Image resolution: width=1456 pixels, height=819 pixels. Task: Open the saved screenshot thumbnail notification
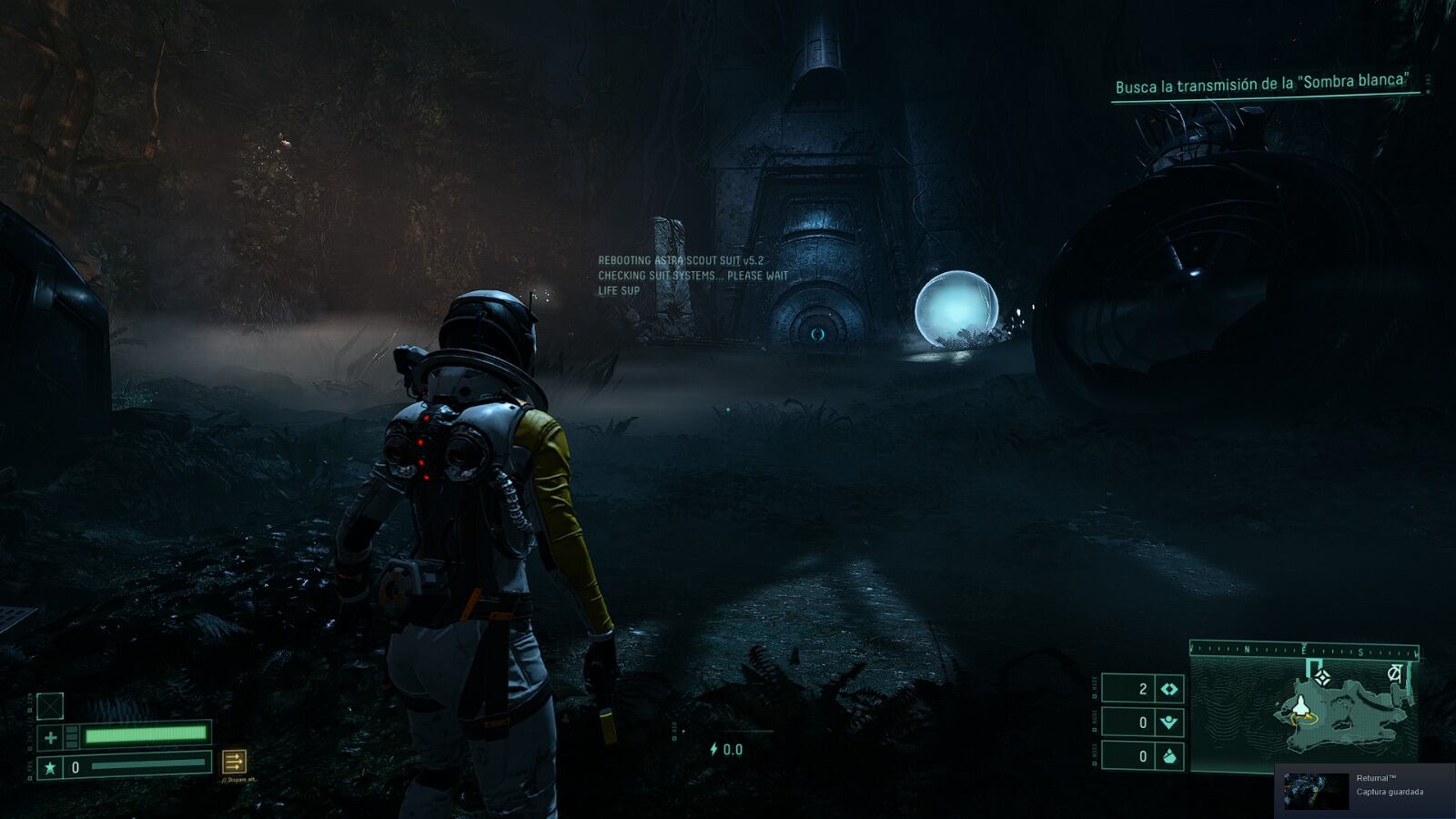1316,791
